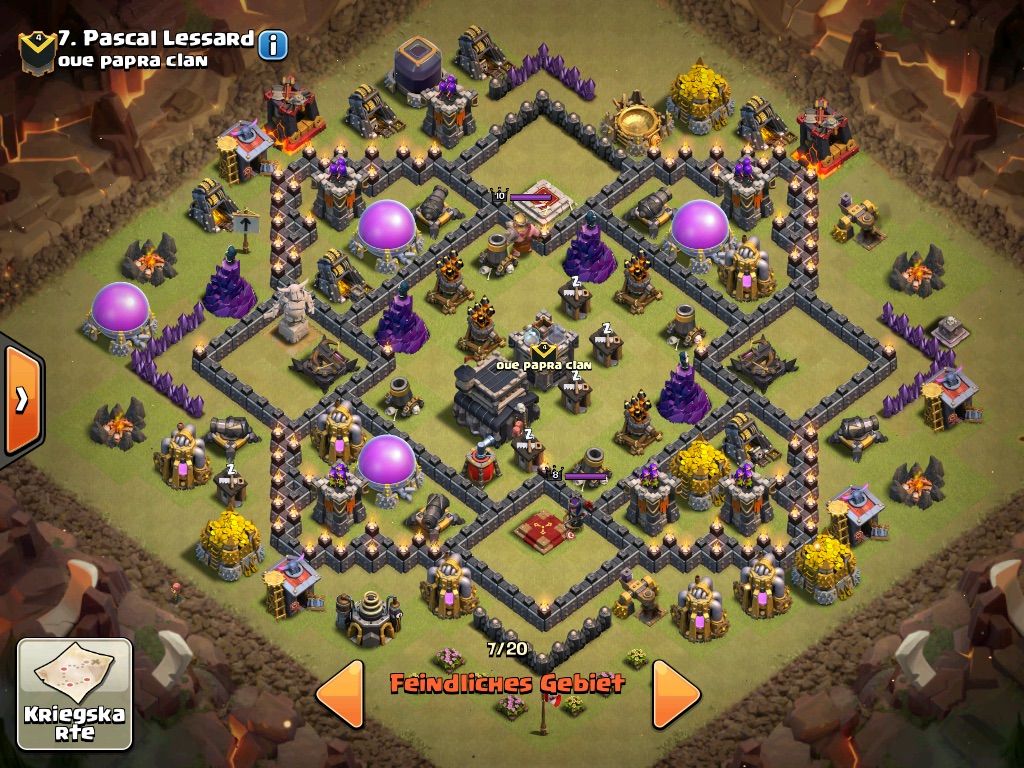Open the Kriegskarte war map
This screenshot has width=1024, height=768.
pos(75,693)
